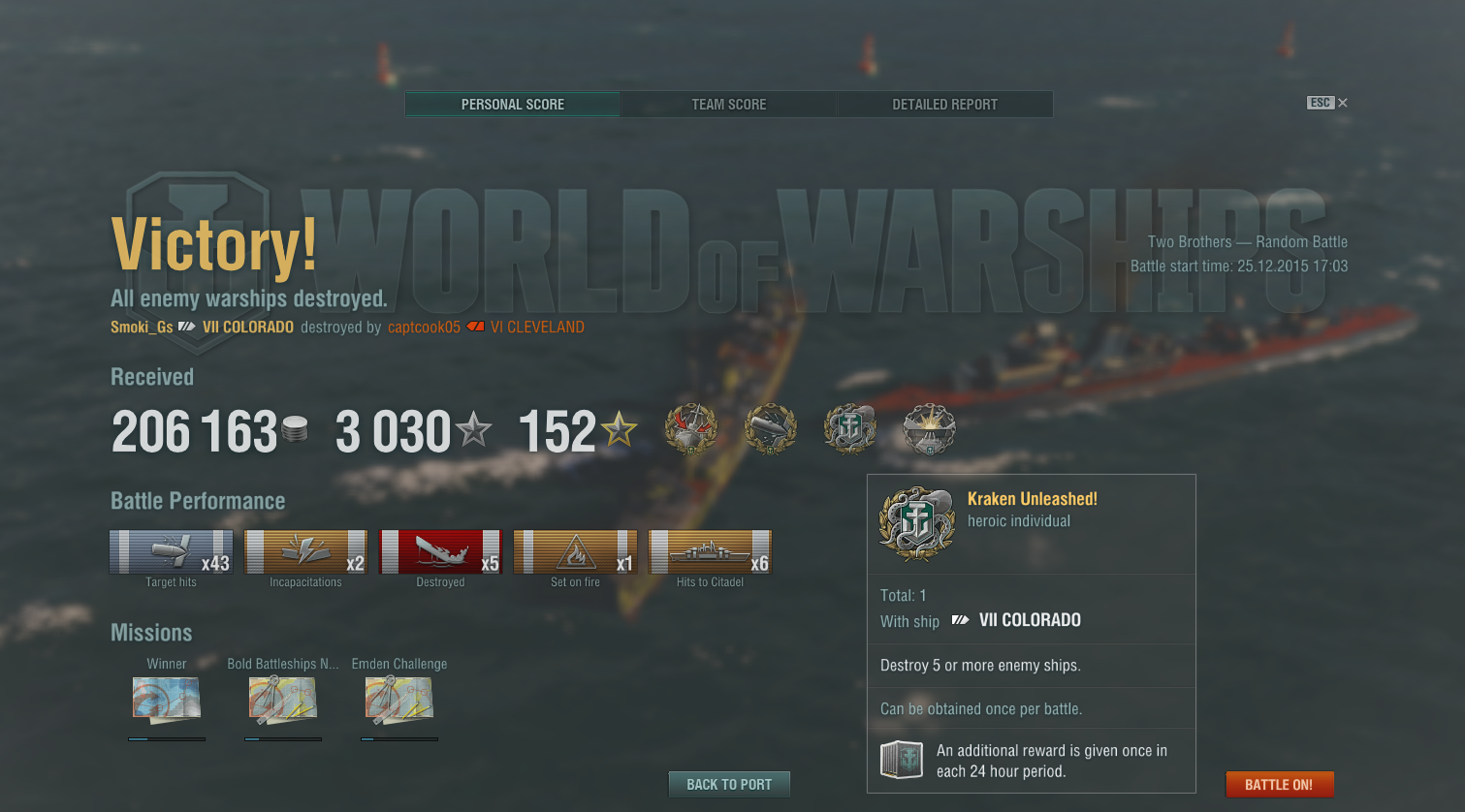Click the Smoki_Gs player name
The image size is (1465, 812).
tap(142, 328)
